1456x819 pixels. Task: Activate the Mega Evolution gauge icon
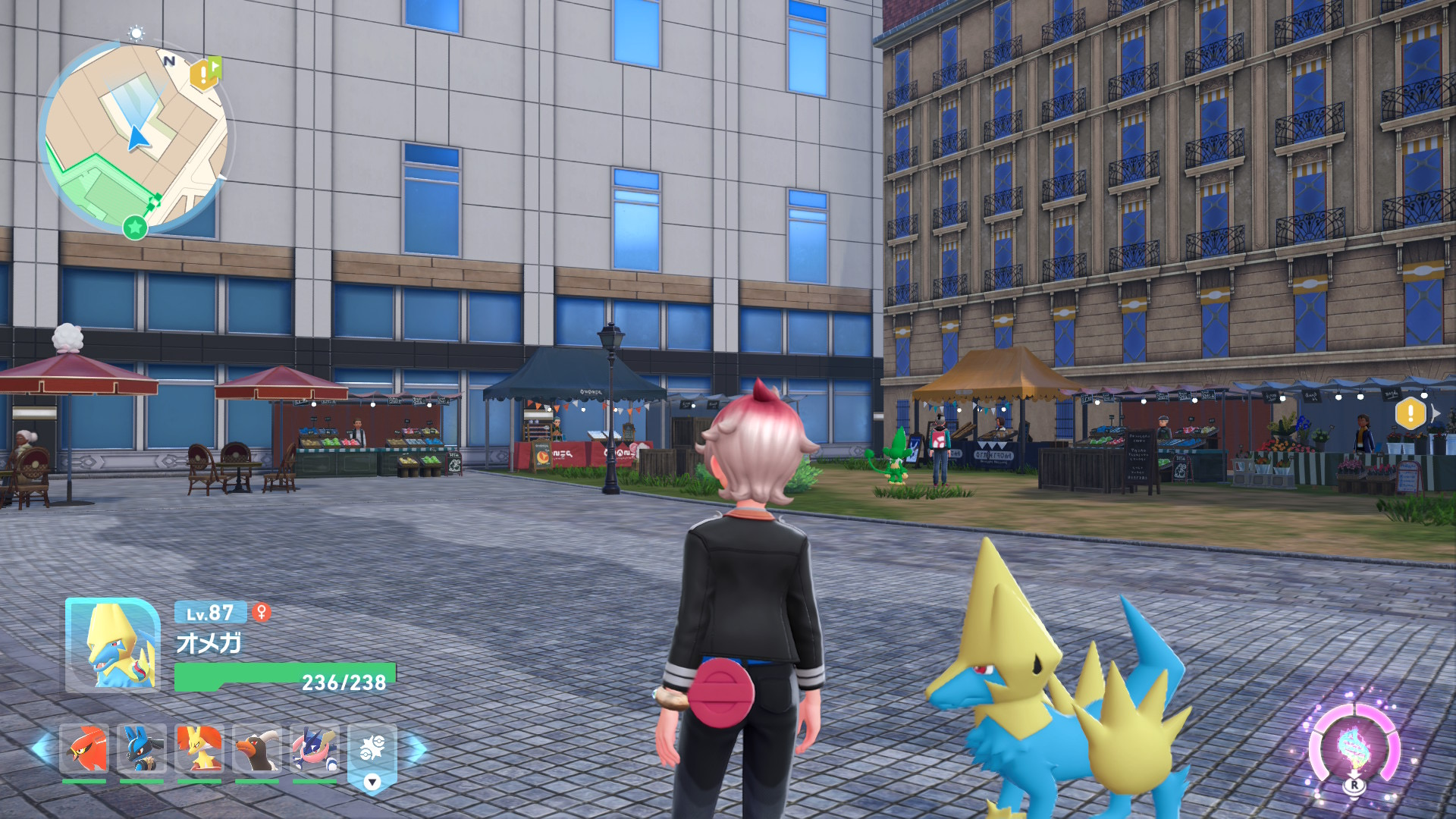[x=1354, y=747]
